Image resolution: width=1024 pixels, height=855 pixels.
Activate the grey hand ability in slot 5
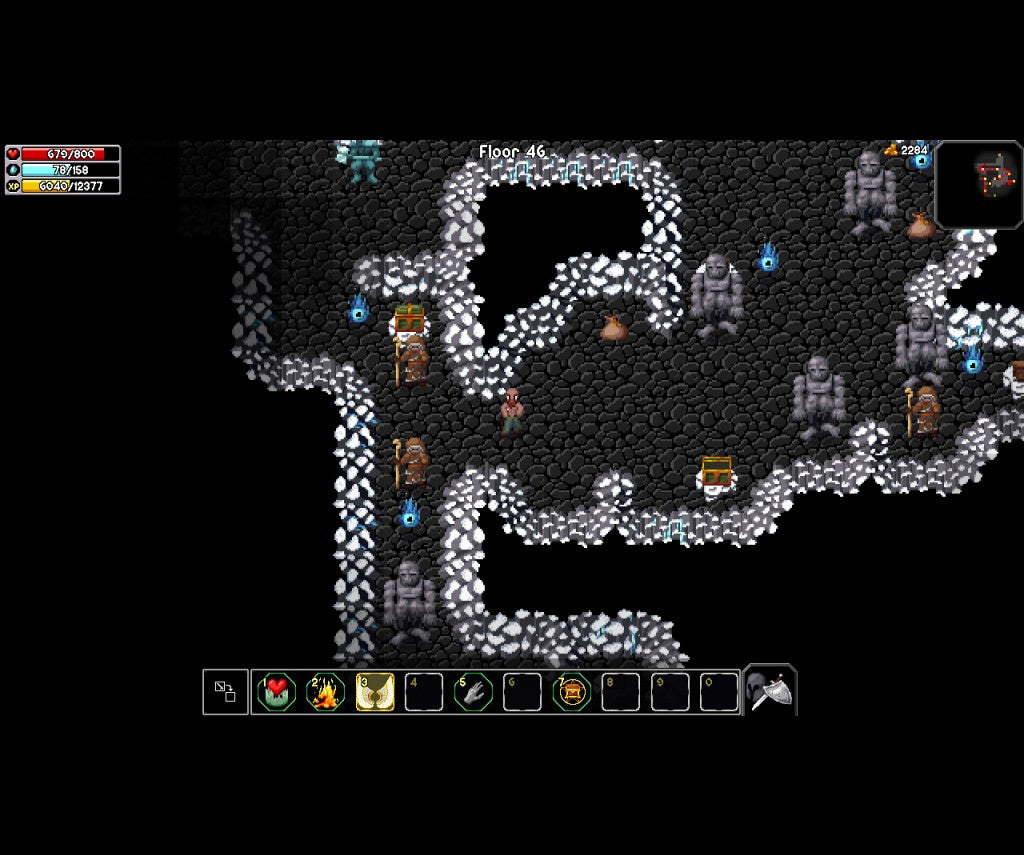473,692
